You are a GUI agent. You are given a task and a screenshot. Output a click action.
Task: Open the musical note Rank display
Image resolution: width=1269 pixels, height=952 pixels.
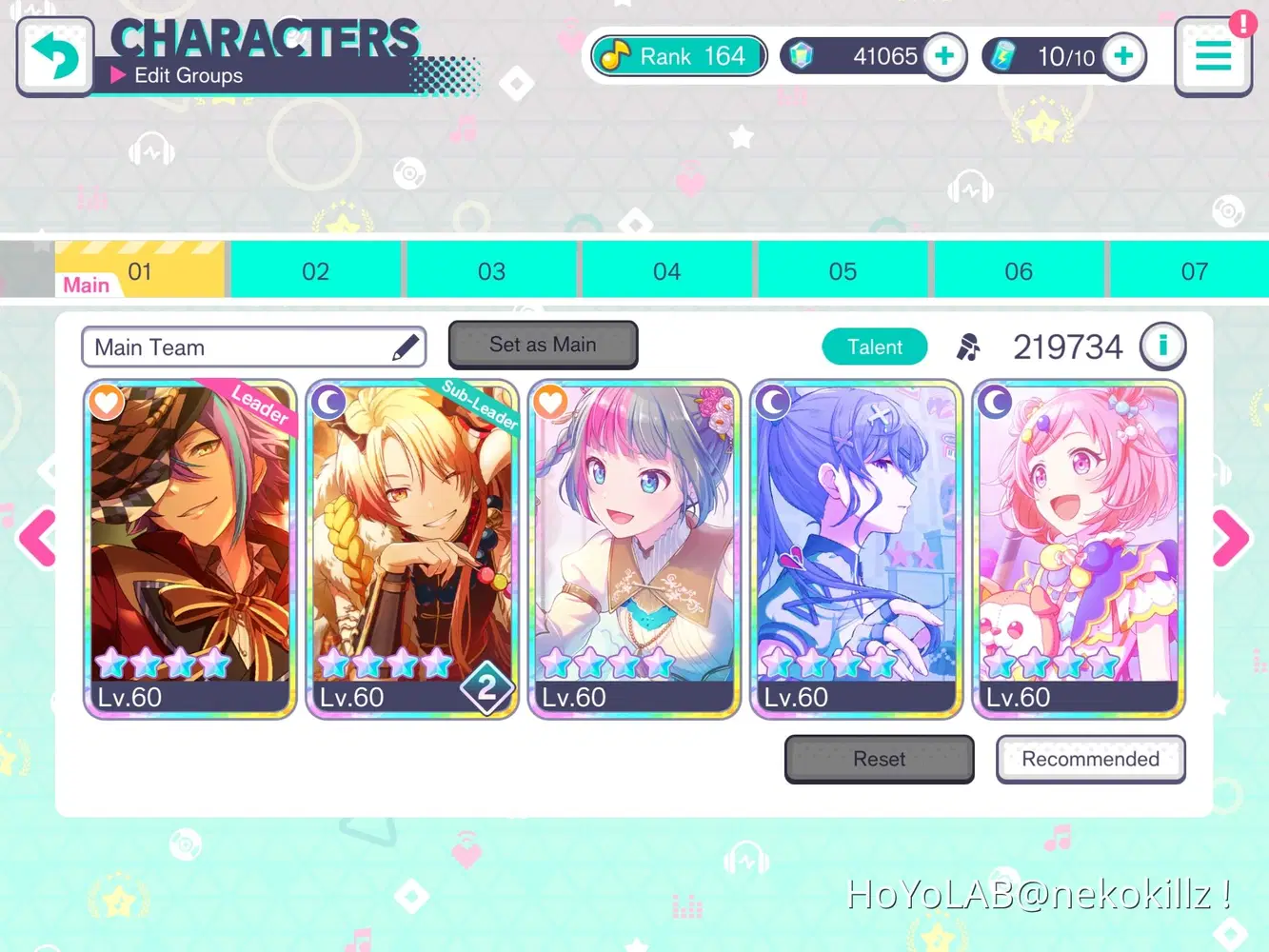click(677, 55)
